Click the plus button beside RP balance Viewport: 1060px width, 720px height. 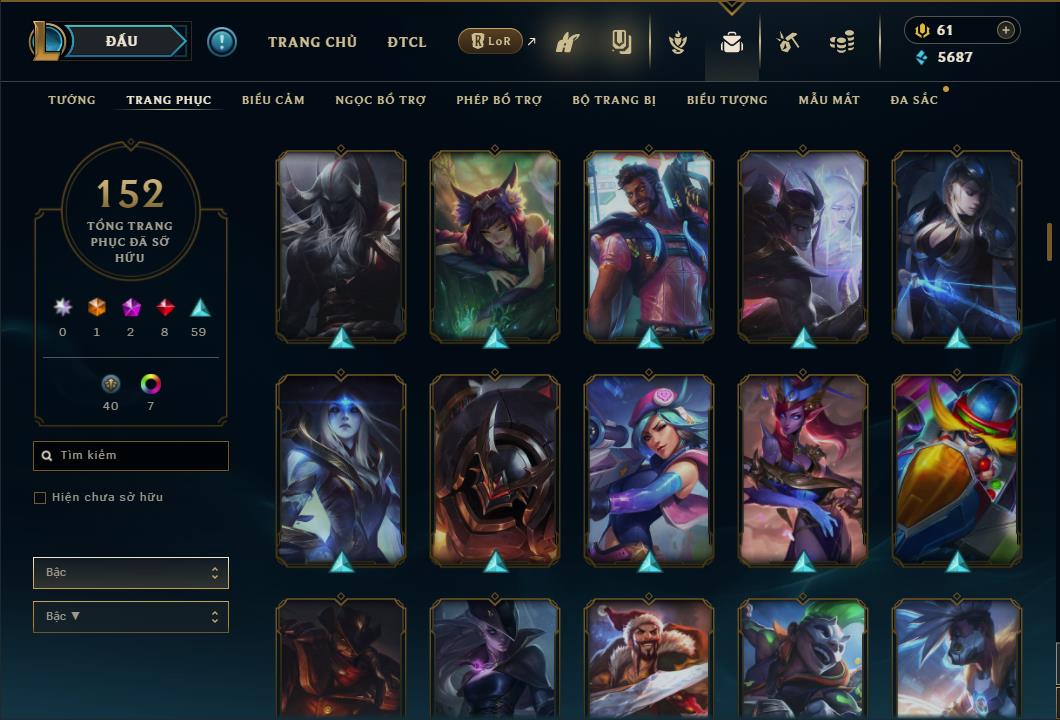[x=1006, y=30]
